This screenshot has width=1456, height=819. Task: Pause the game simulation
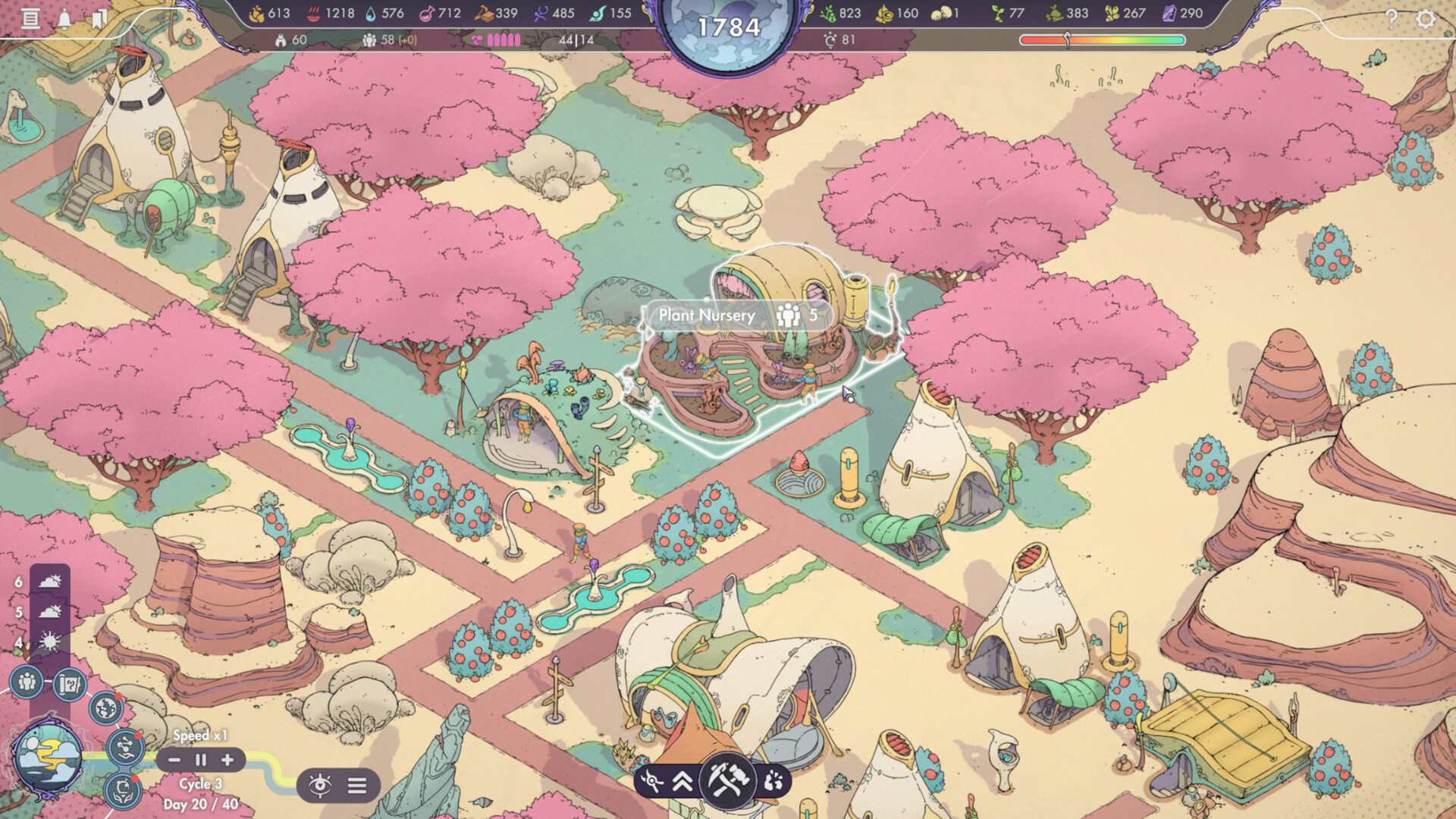pyautogui.click(x=200, y=761)
